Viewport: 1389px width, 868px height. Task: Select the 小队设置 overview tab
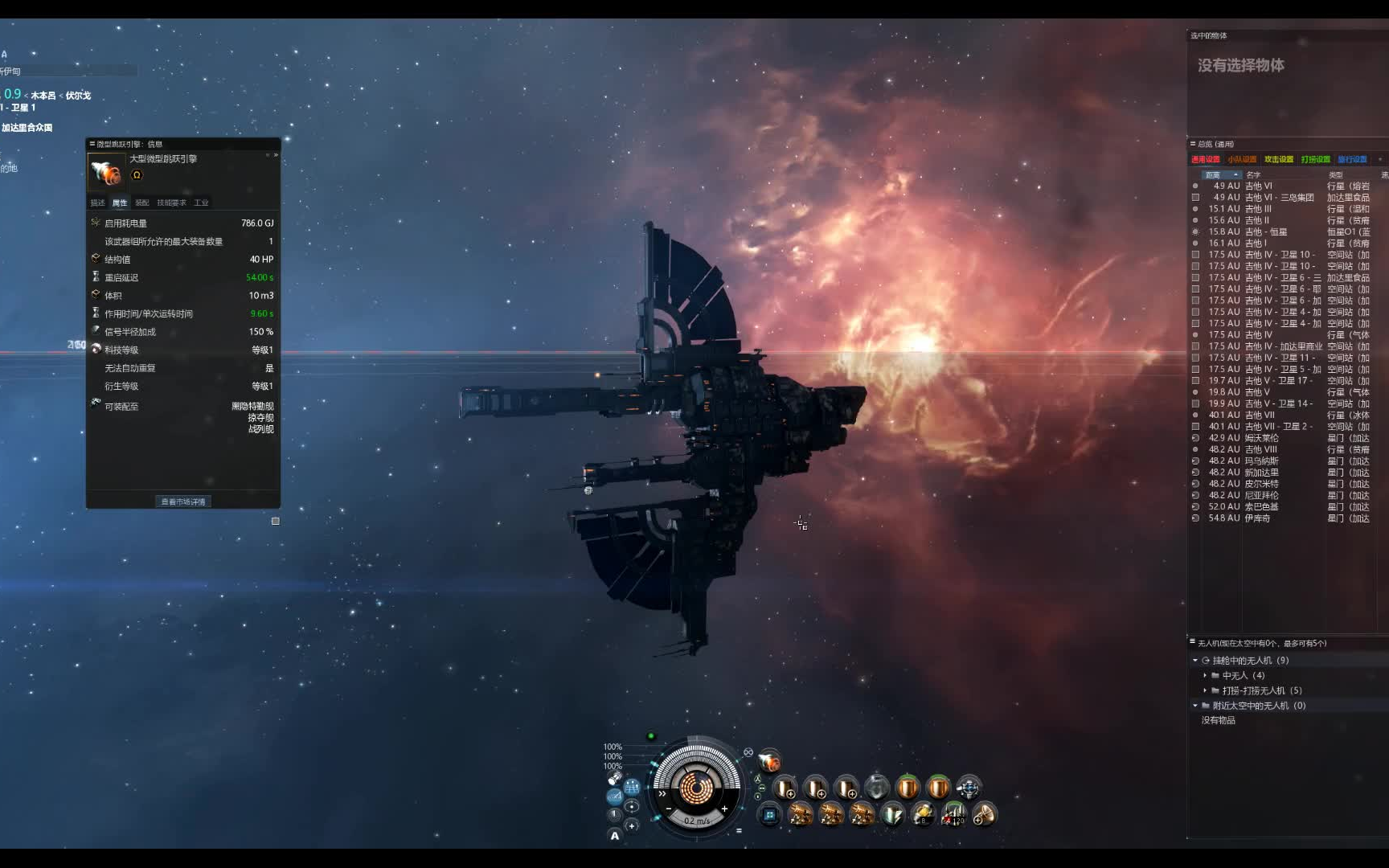coord(1241,159)
